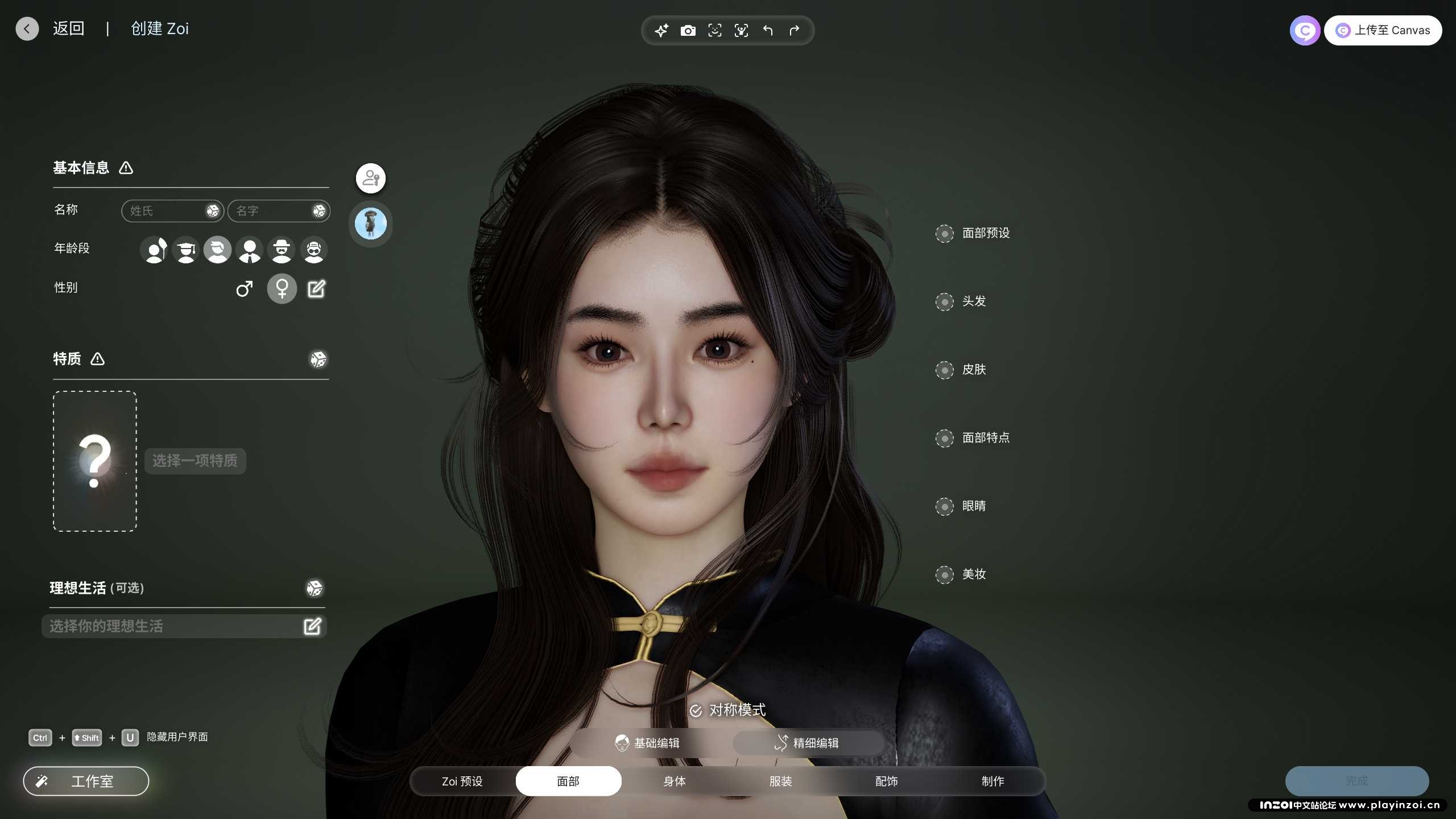The image size is (1456, 819).
Task: Open the 美妆 makeup category
Action: point(973,574)
